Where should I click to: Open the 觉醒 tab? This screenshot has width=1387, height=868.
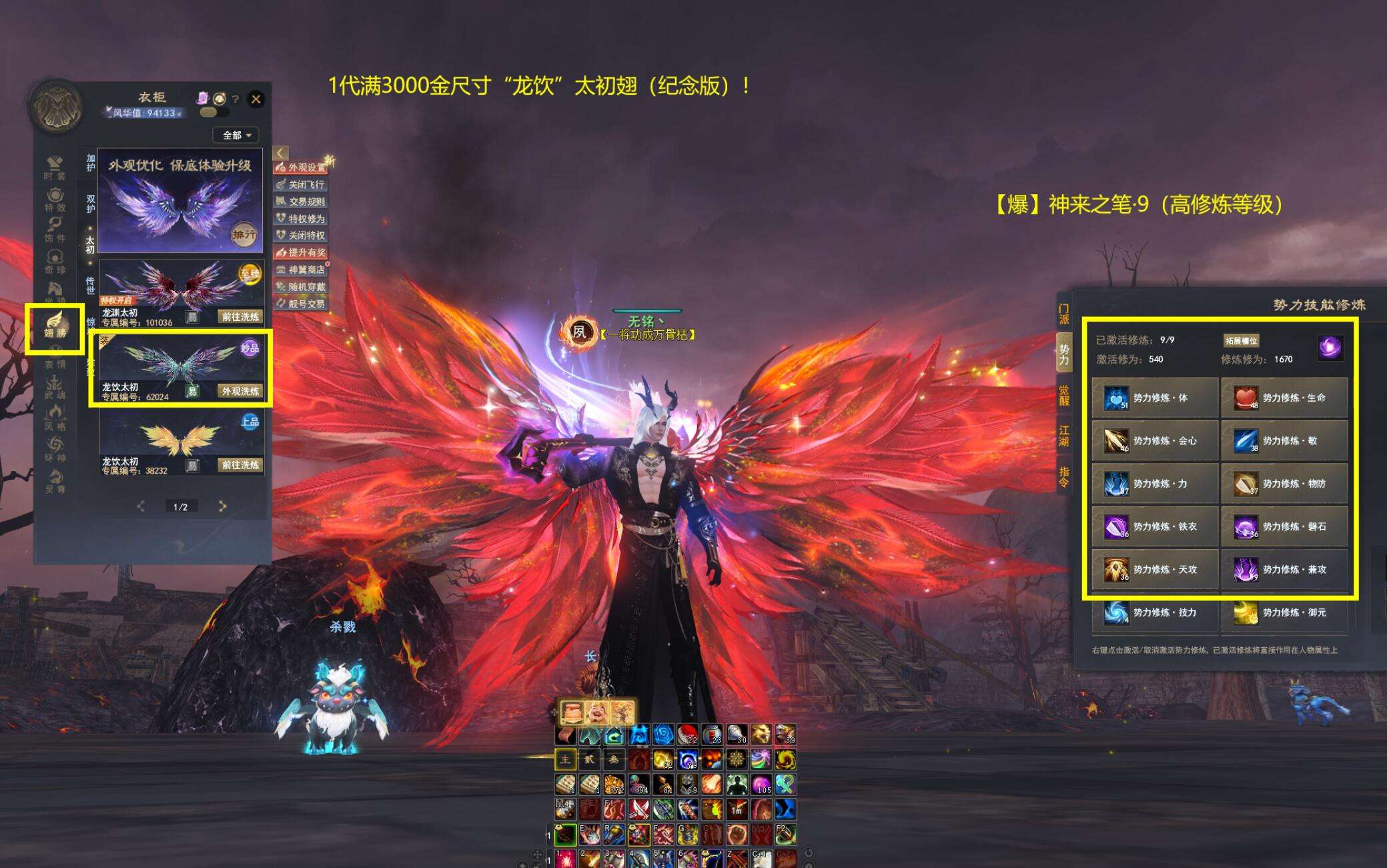coord(1063,395)
